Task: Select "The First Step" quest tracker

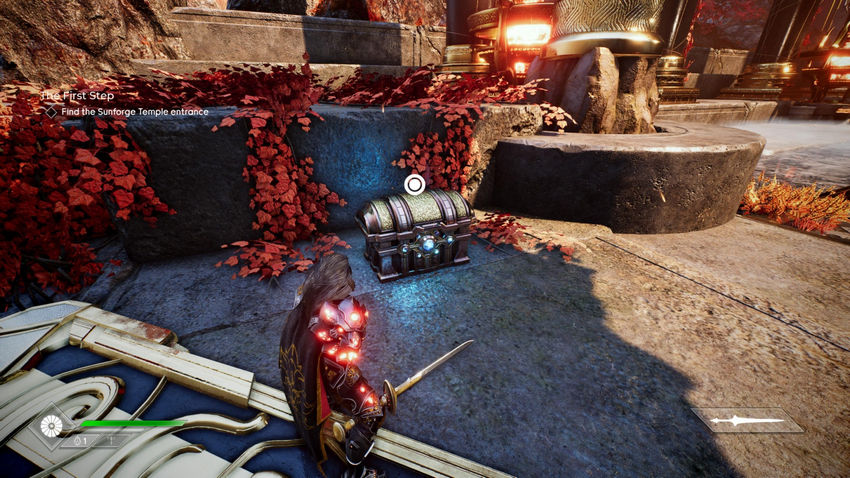Action: tap(72, 96)
